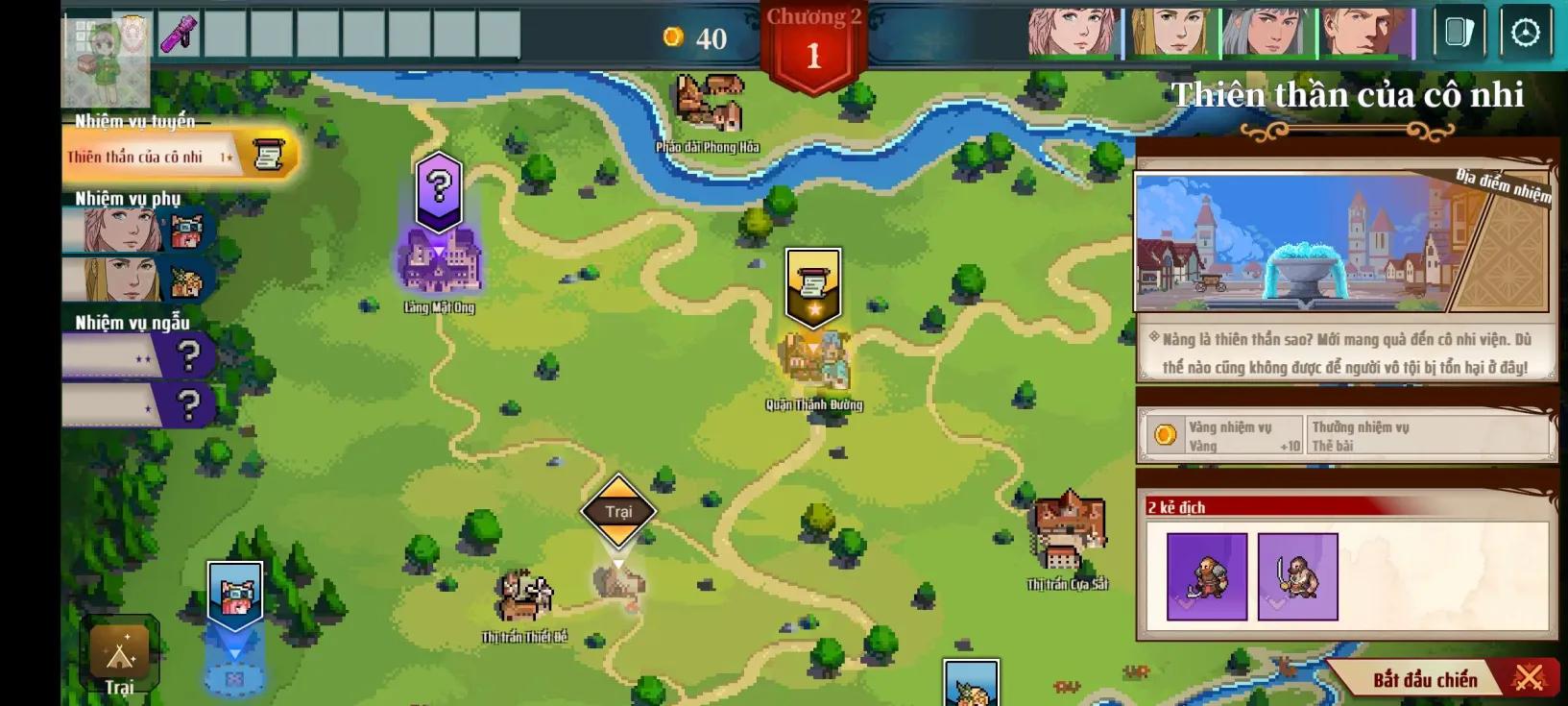Open the Chương 2 chapter banner

[814, 40]
